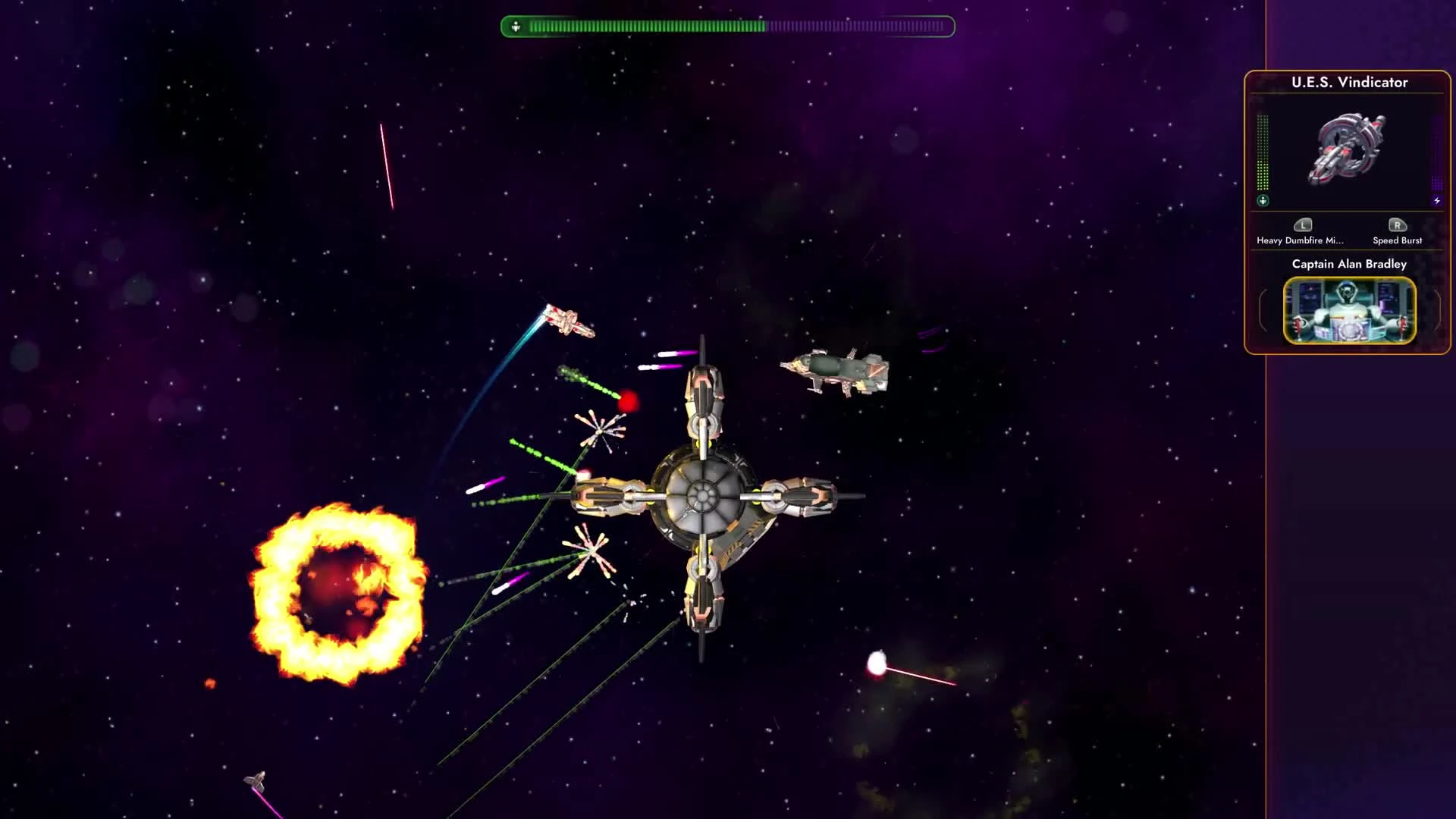Click the player icon on the top progress bar
The height and width of the screenshot is (819, 1456).
(516, 25)
